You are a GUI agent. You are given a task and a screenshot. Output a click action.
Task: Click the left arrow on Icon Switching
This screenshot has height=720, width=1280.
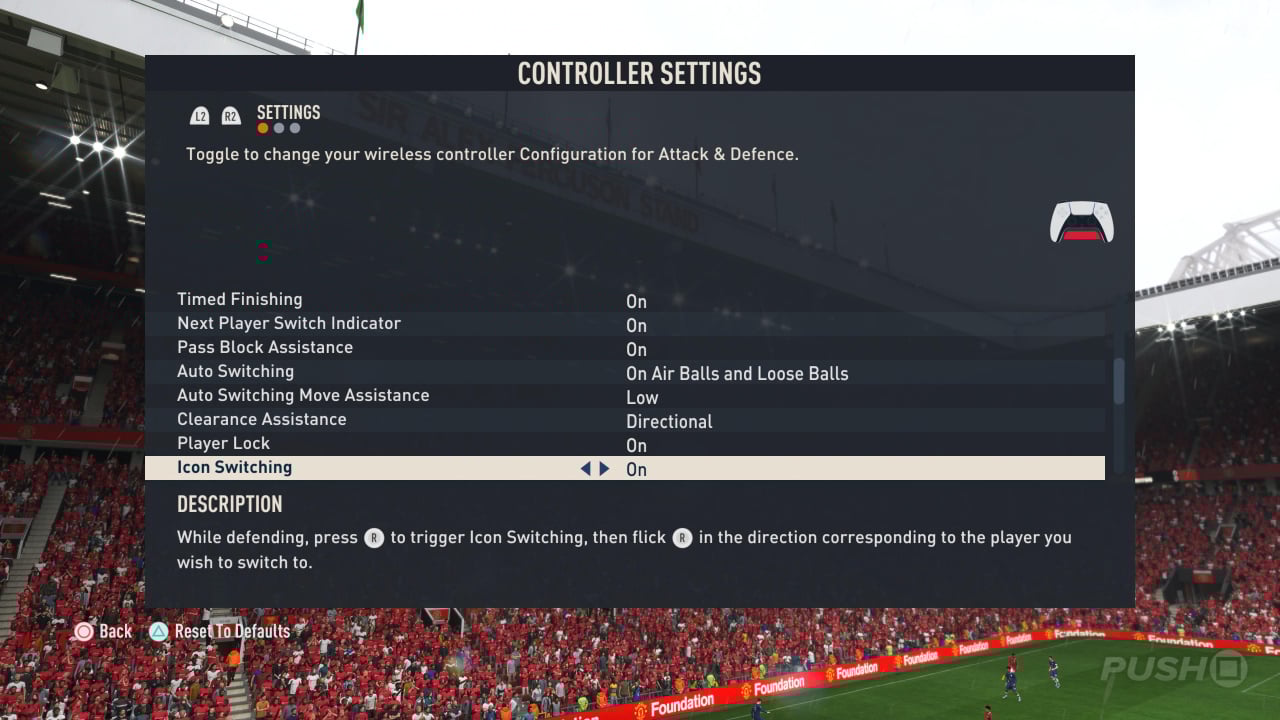(585, 468)
